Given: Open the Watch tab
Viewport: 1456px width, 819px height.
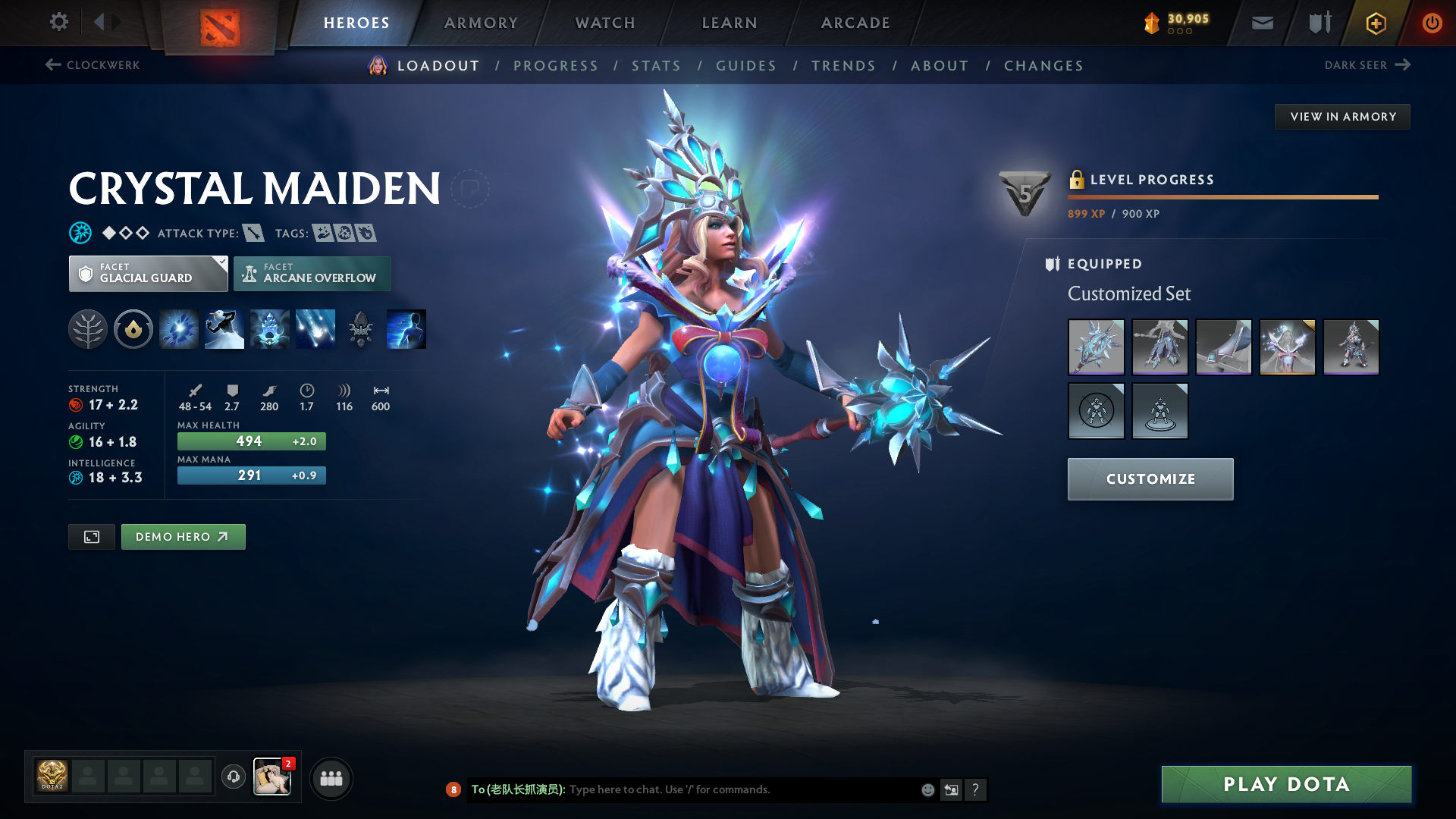Looking at the screenshot, I should tap(605, 23).
